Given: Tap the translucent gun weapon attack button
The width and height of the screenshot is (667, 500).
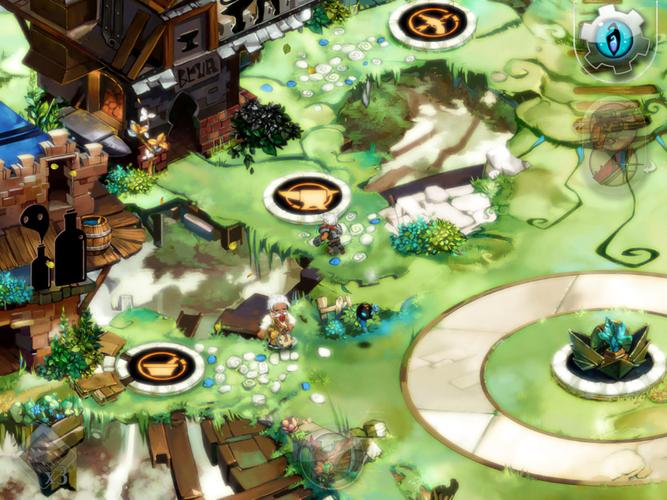Looking at the screenshot, I should tap(611, 122).
